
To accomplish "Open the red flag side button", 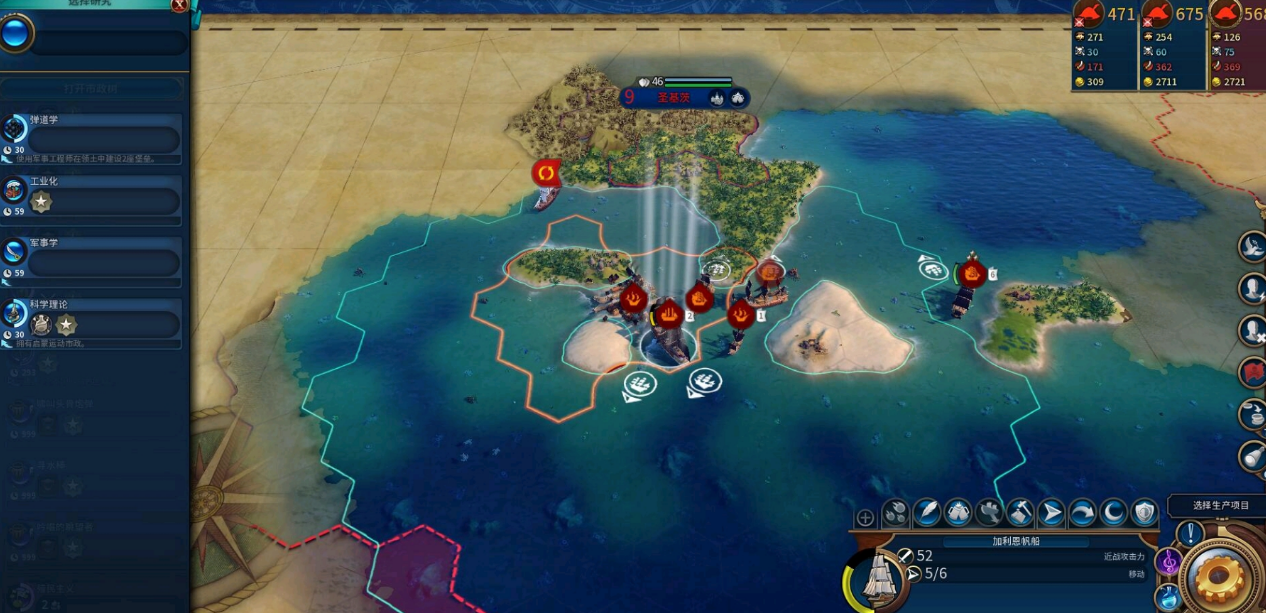I will point(1252,371).
